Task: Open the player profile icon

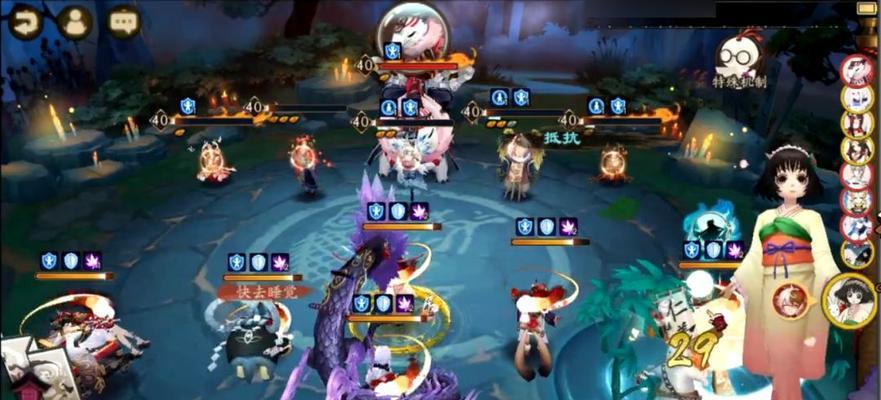Action: coord(73,22)
